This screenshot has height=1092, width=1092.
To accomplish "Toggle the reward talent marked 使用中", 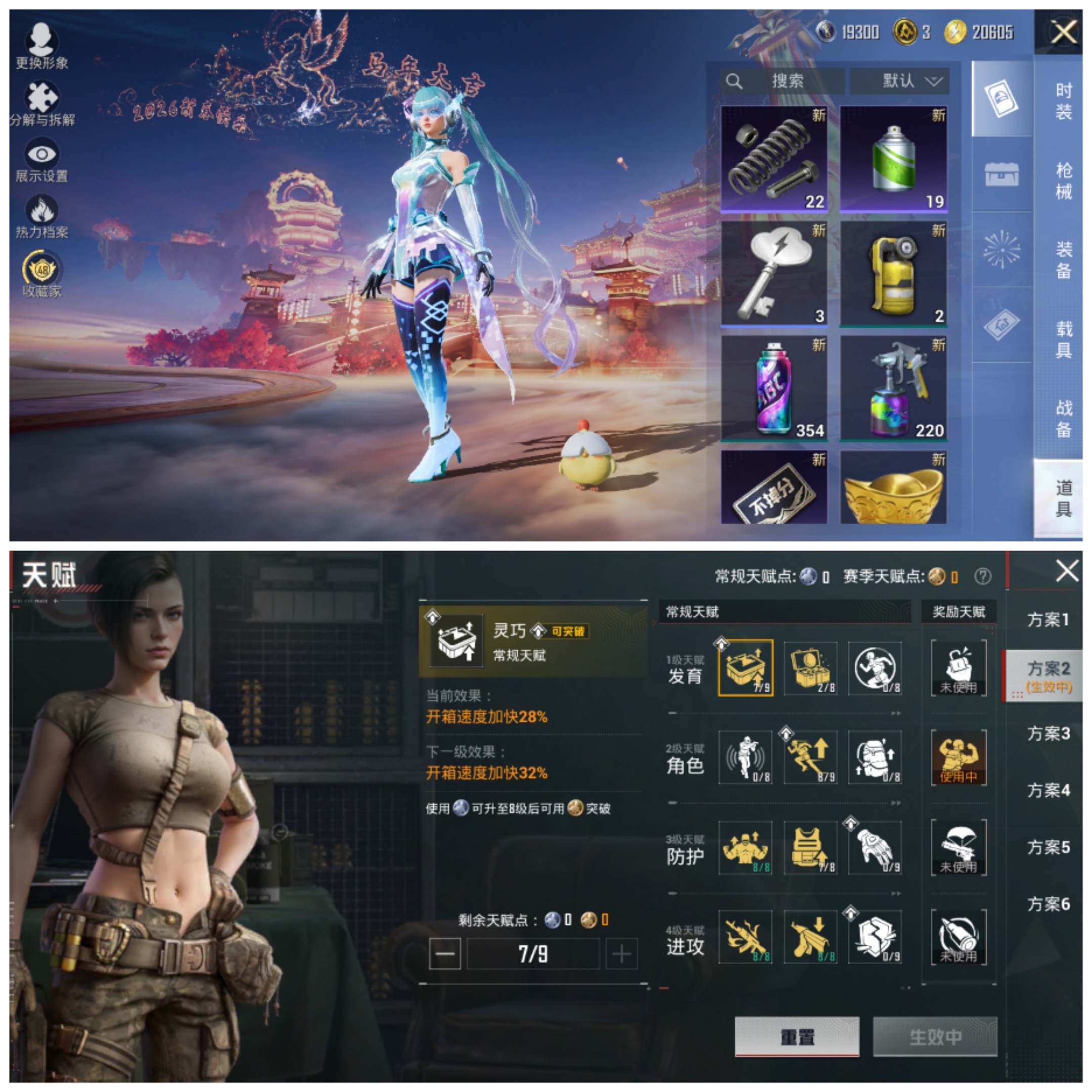I will 959,757.
